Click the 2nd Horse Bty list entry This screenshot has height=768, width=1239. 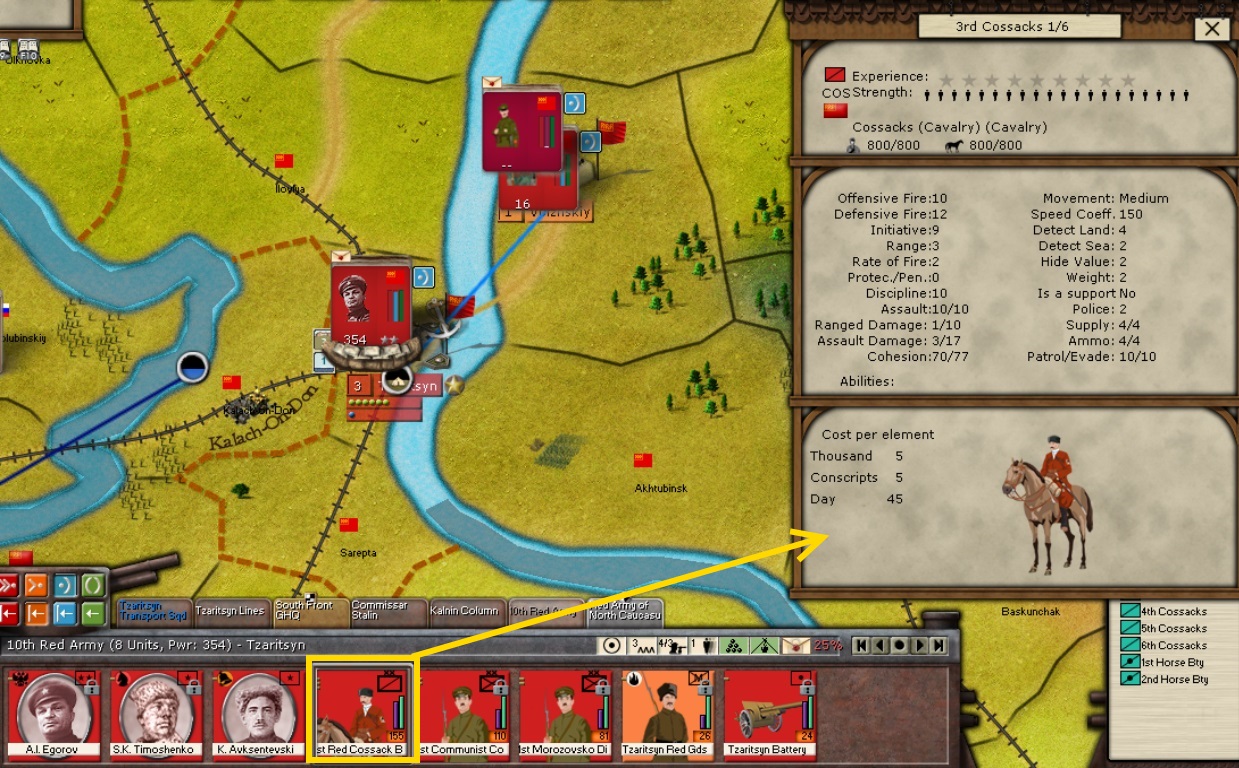(1172, 680)
